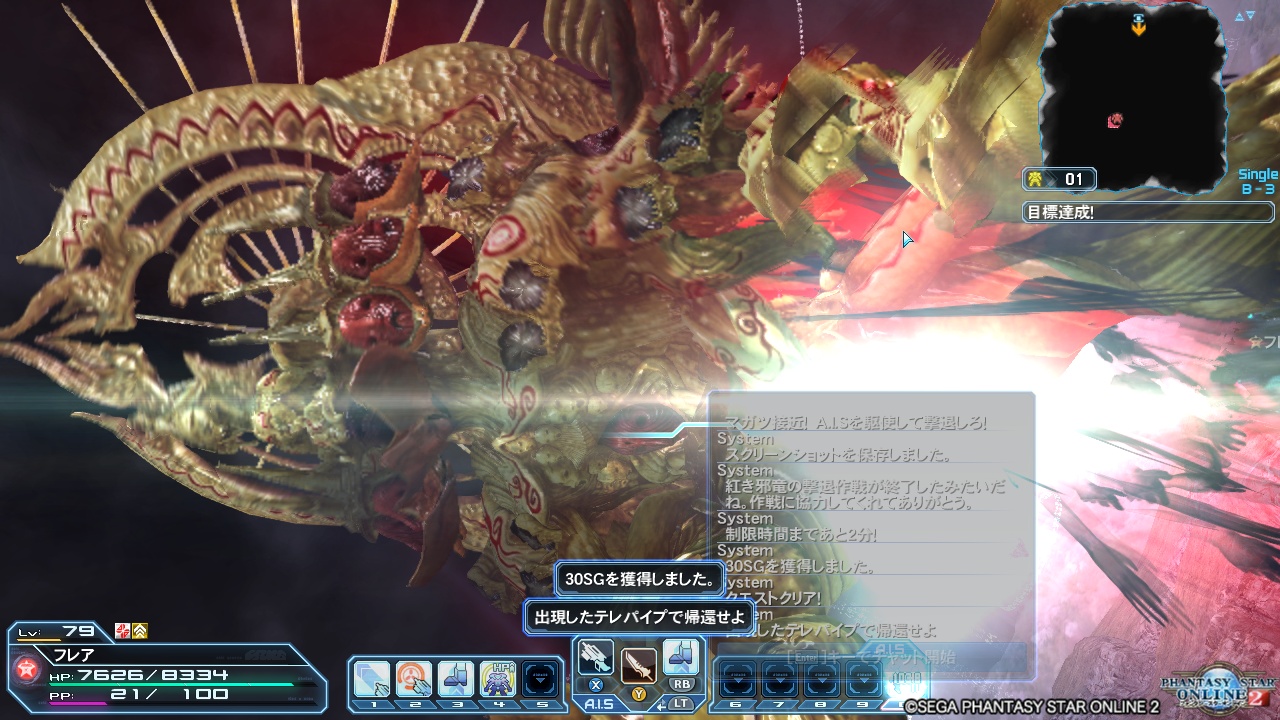
Task: Click the gold A.I.S unit counter icon
Action: click(x=1037, y=178)
